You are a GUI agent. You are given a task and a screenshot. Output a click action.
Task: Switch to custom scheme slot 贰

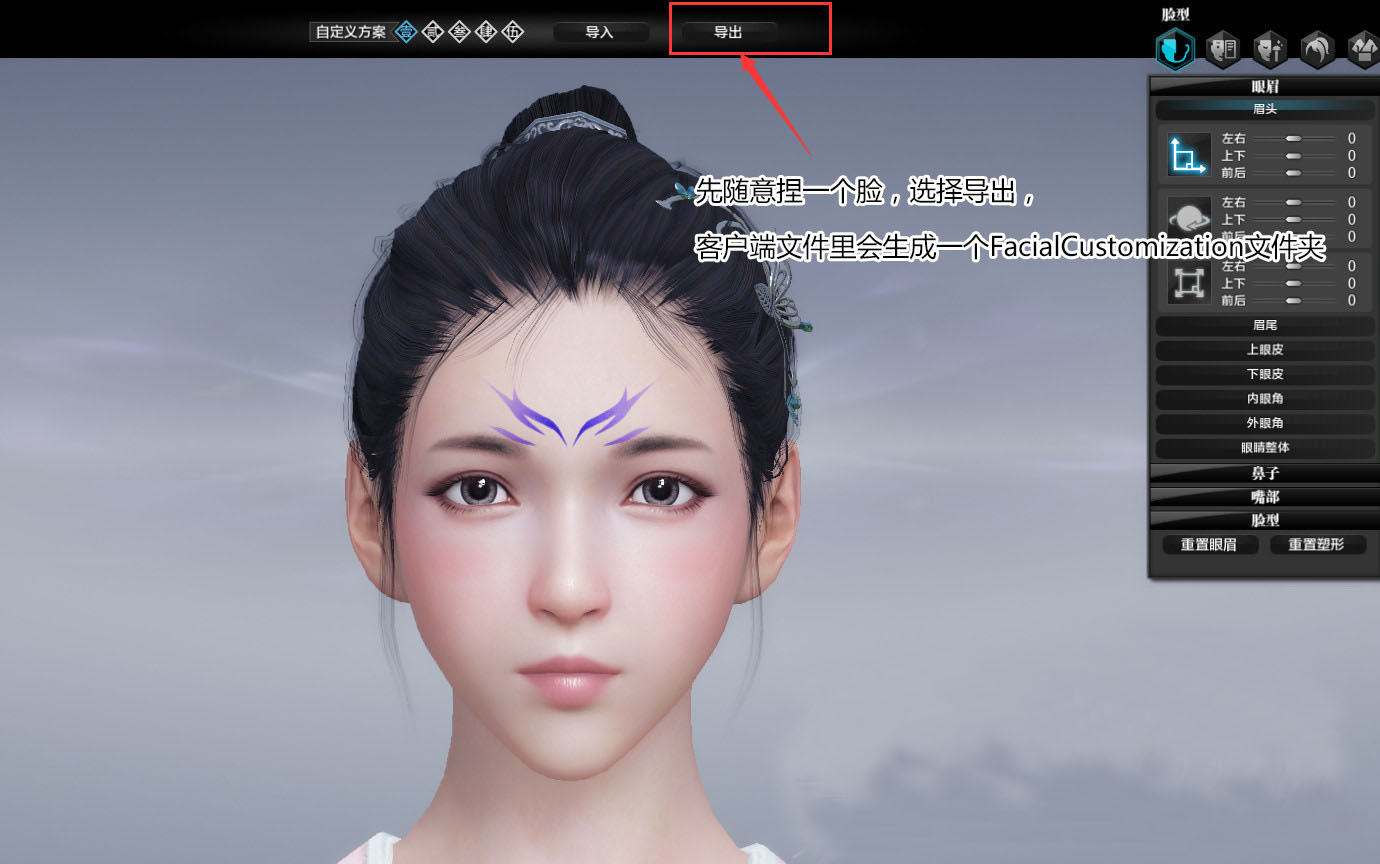click(x=431, y=31)
